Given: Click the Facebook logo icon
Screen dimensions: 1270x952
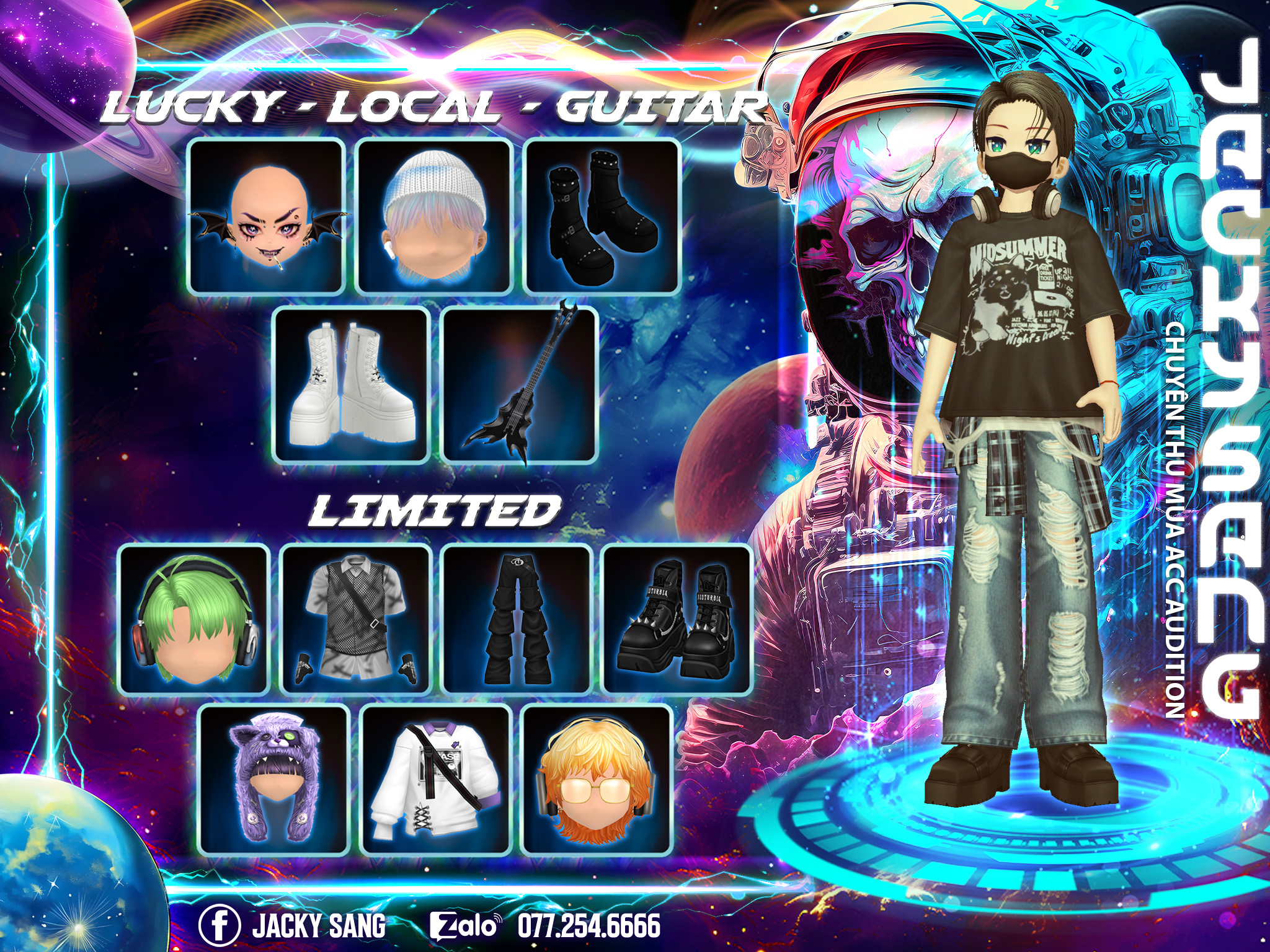Looking at the screenshot, I should click(220, 925).
